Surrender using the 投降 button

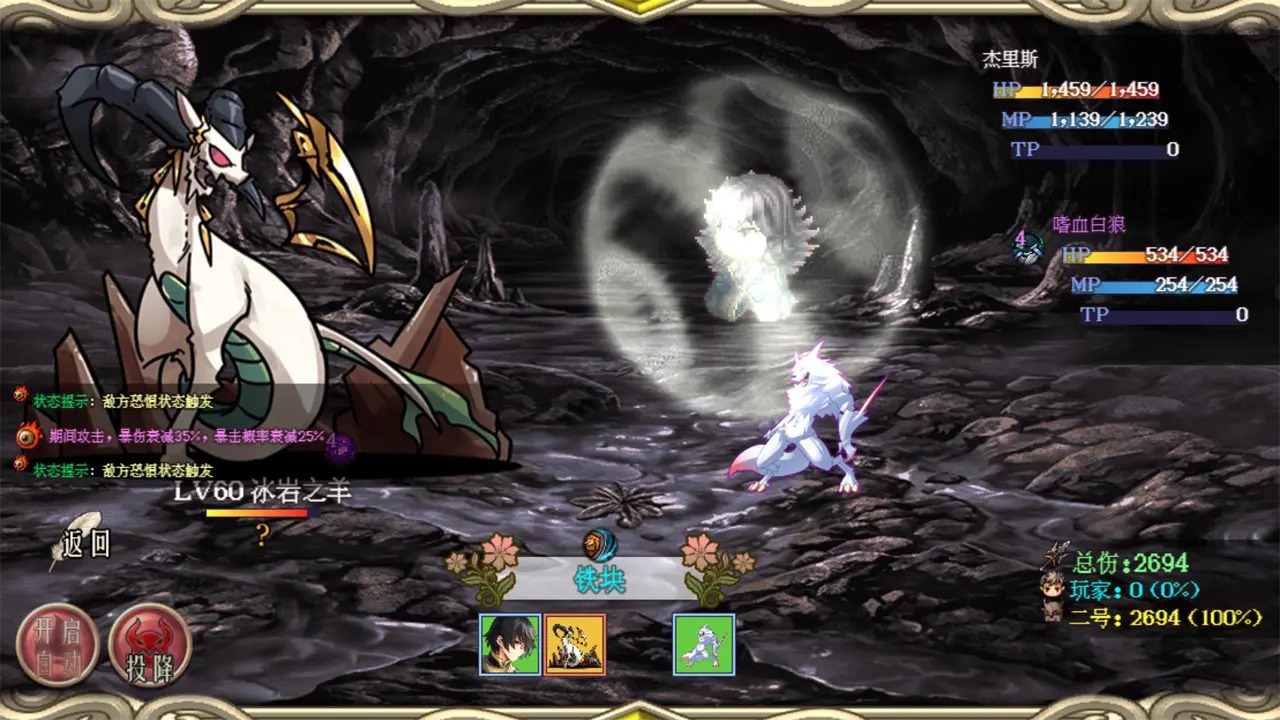[x=150, y=646]
